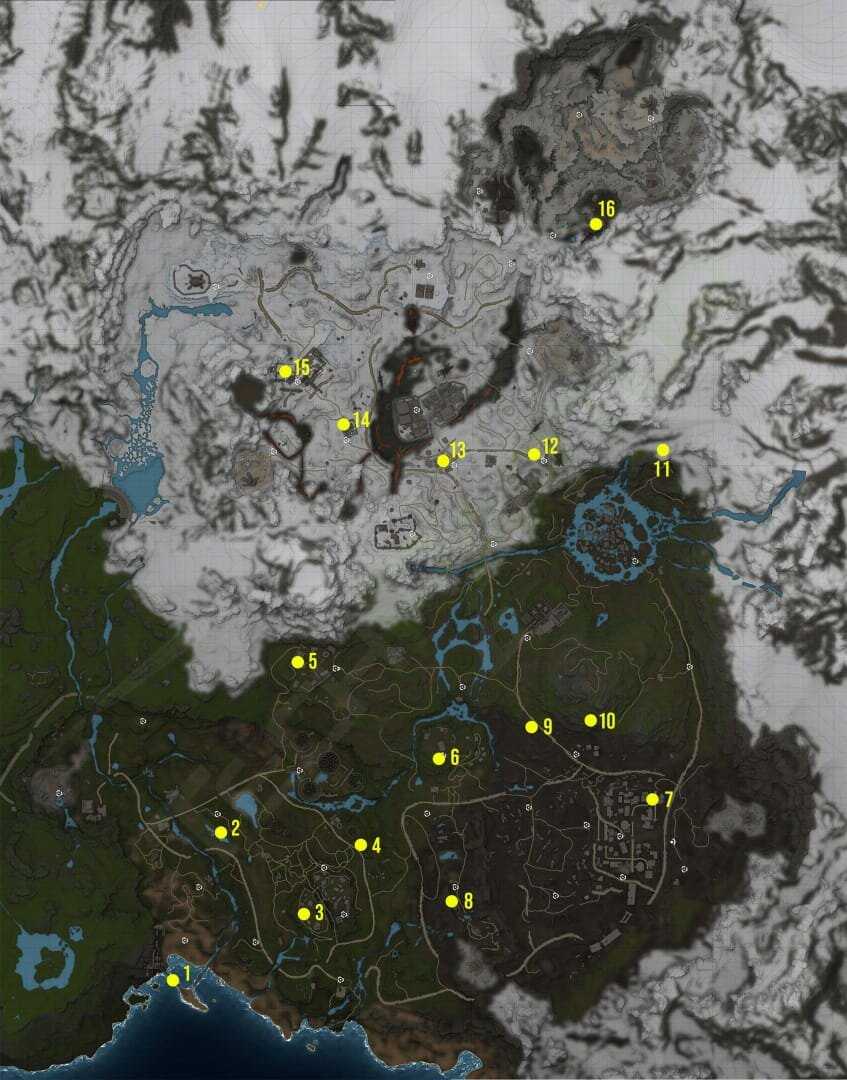Pick map marker 6
The image size is (847, 1080).
tap(439, 758)
